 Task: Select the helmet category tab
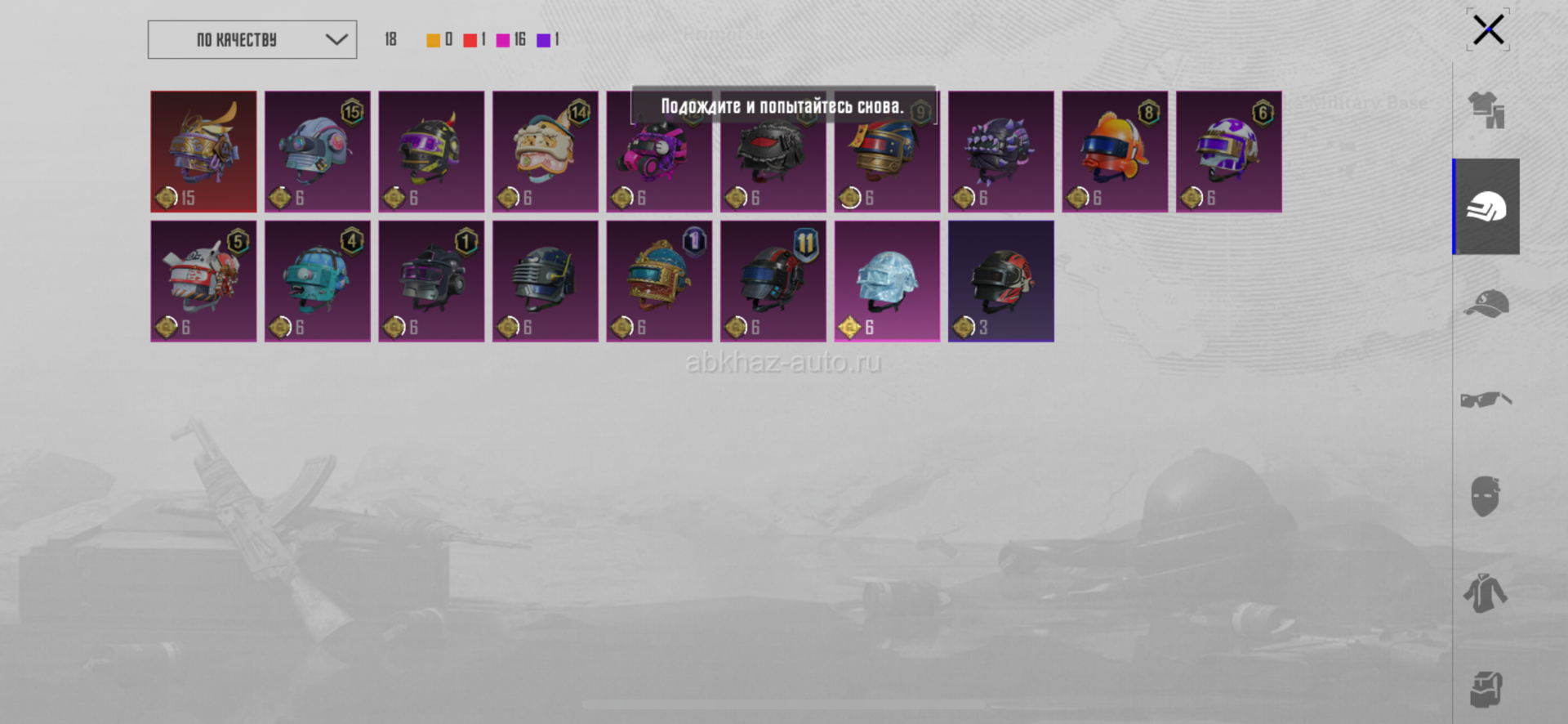click(1486, 207)
